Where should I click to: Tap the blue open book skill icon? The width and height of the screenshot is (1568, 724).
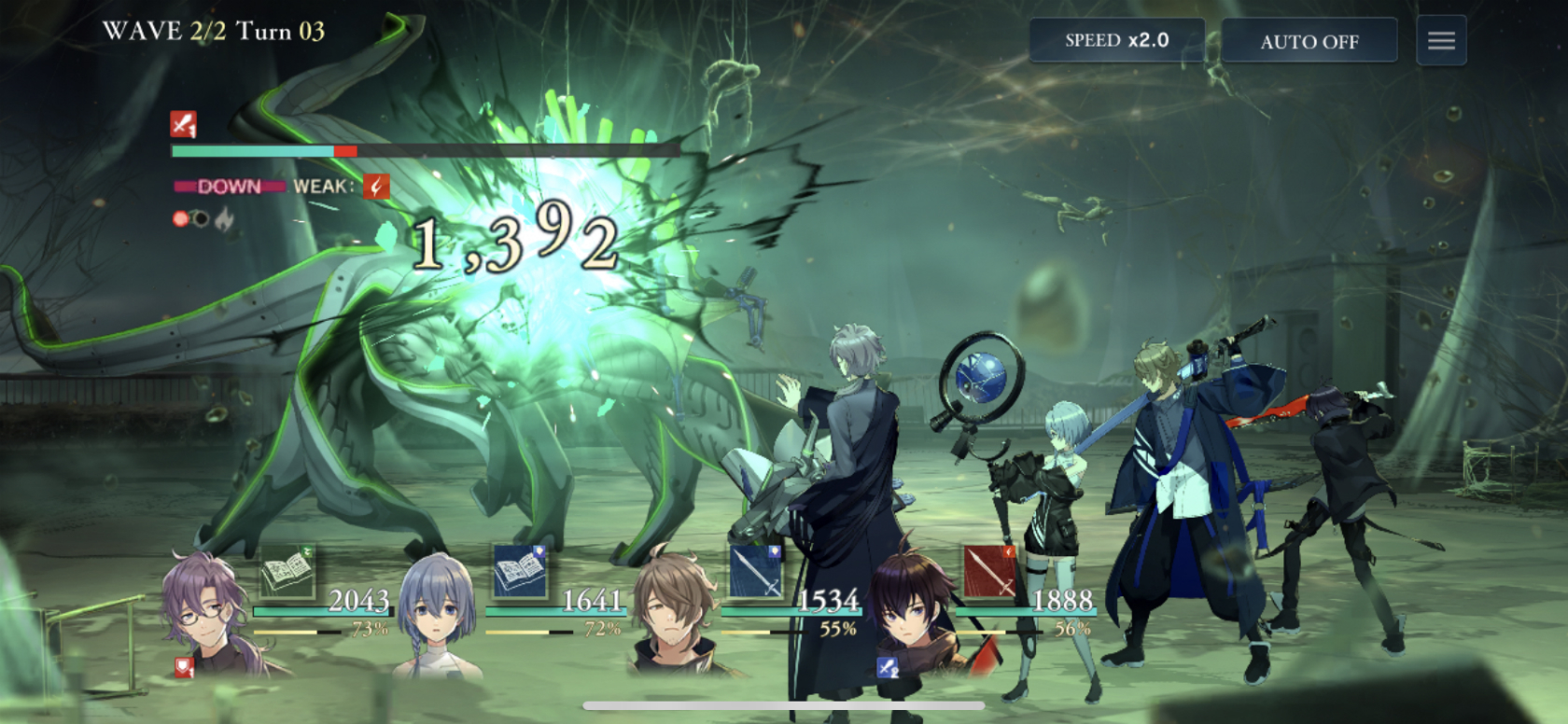520,572
